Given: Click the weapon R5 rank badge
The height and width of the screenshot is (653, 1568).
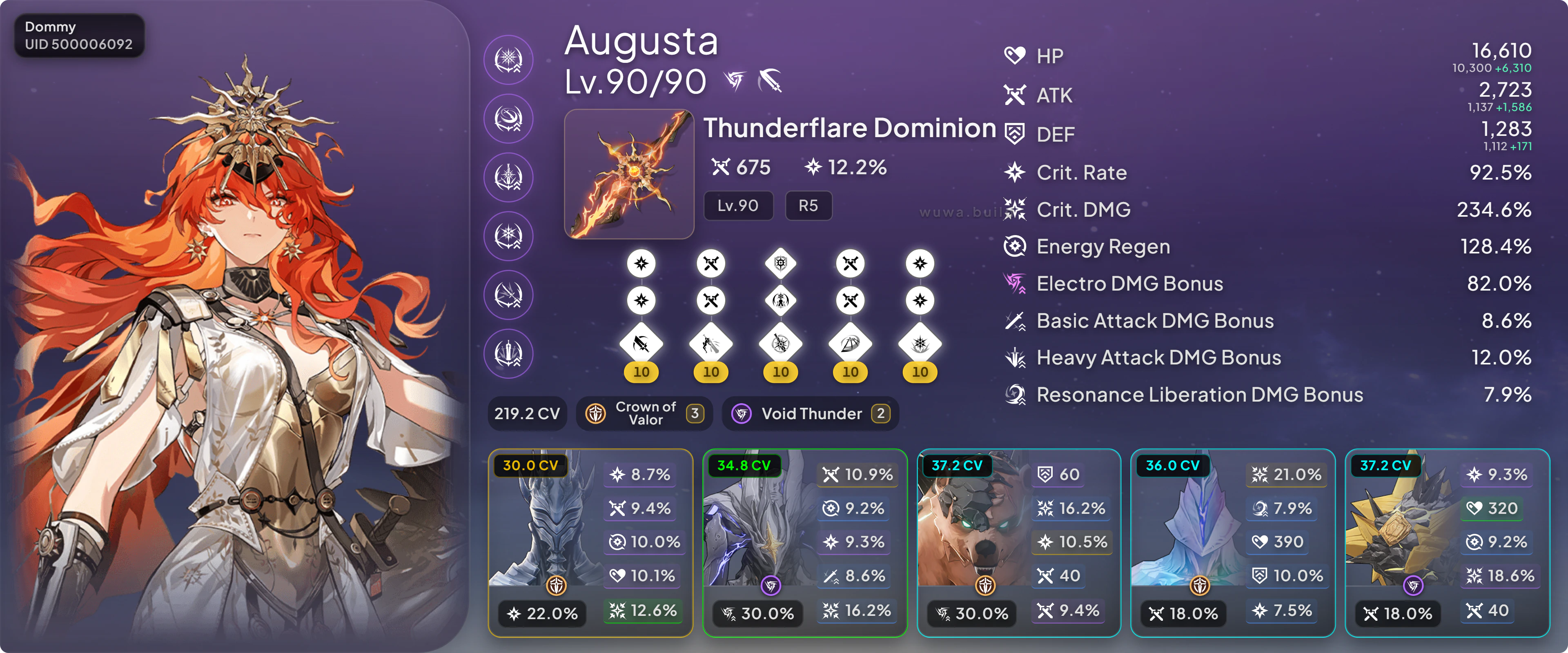Looking at the screenshot, I should point(808,206).
